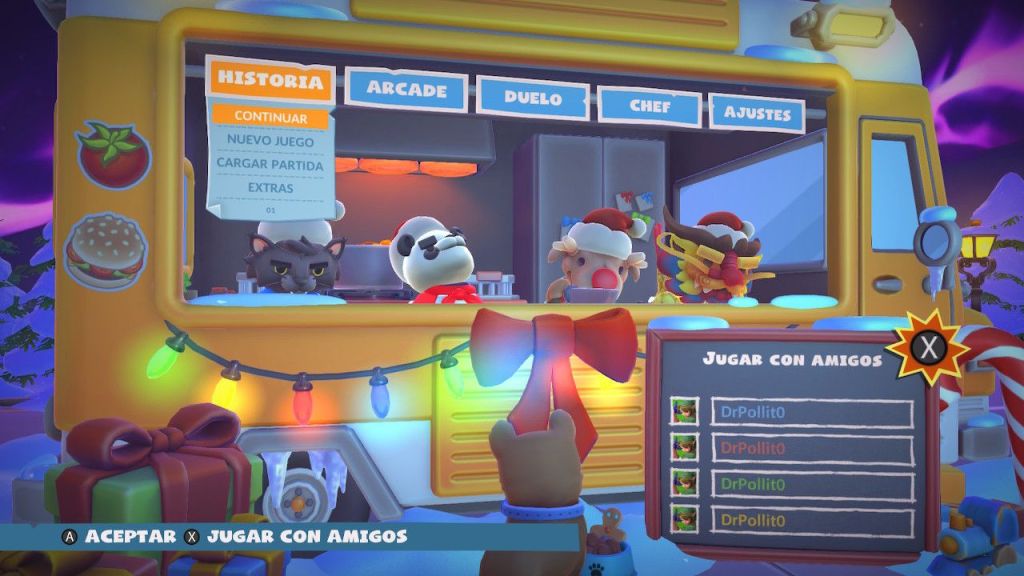Select Cargar Partida entry
The image size is (1024, 576).
point(270,164)
